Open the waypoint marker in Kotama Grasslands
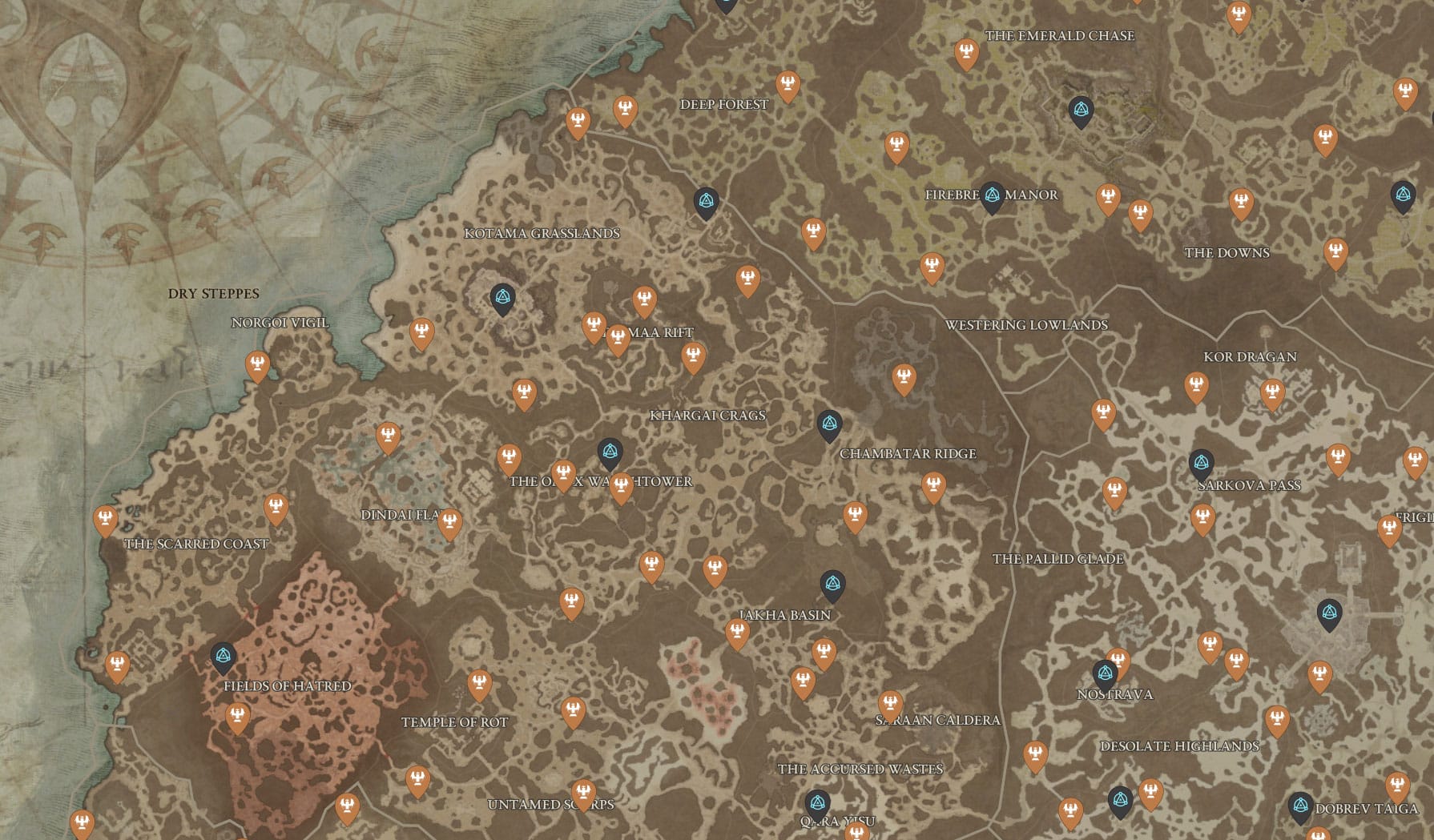This screenshot has height=840, width=1434. point(501,296)
